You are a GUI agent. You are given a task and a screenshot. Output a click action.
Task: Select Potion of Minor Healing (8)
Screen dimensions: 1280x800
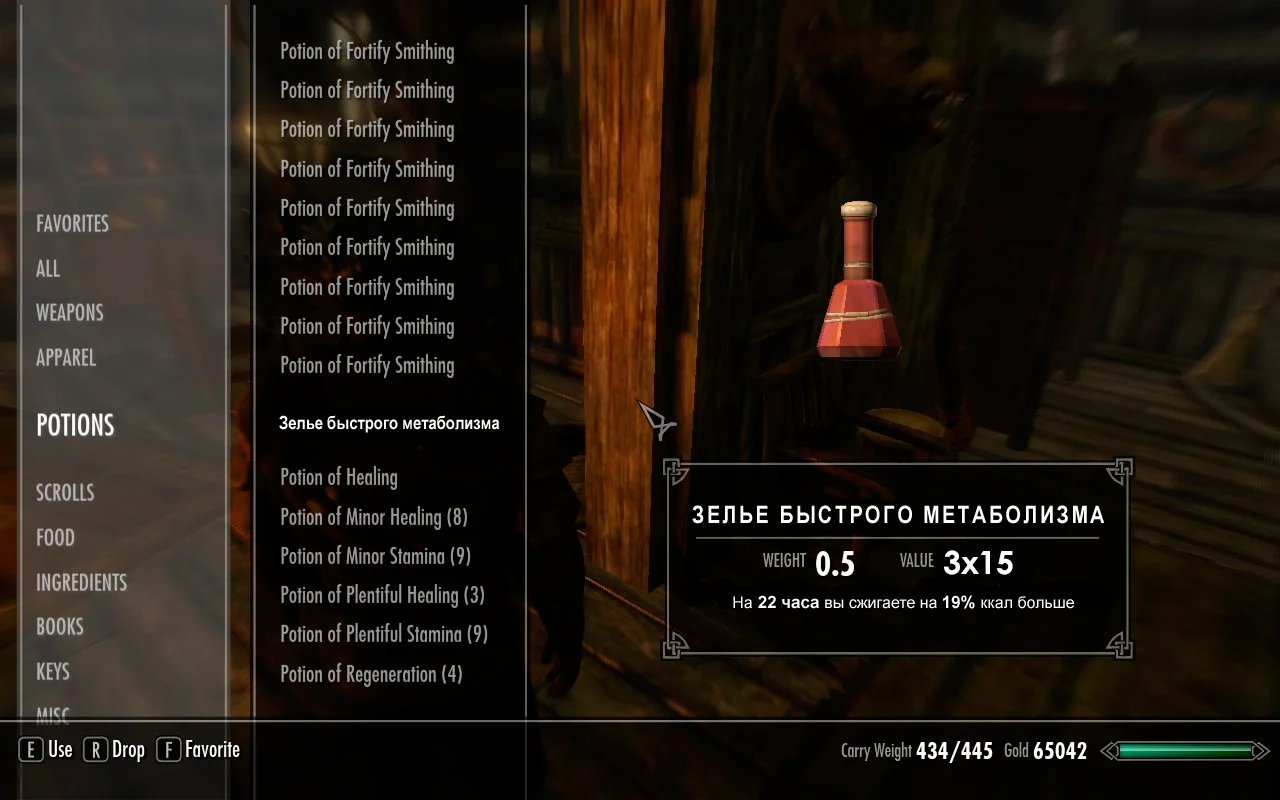tap(374, 518)
